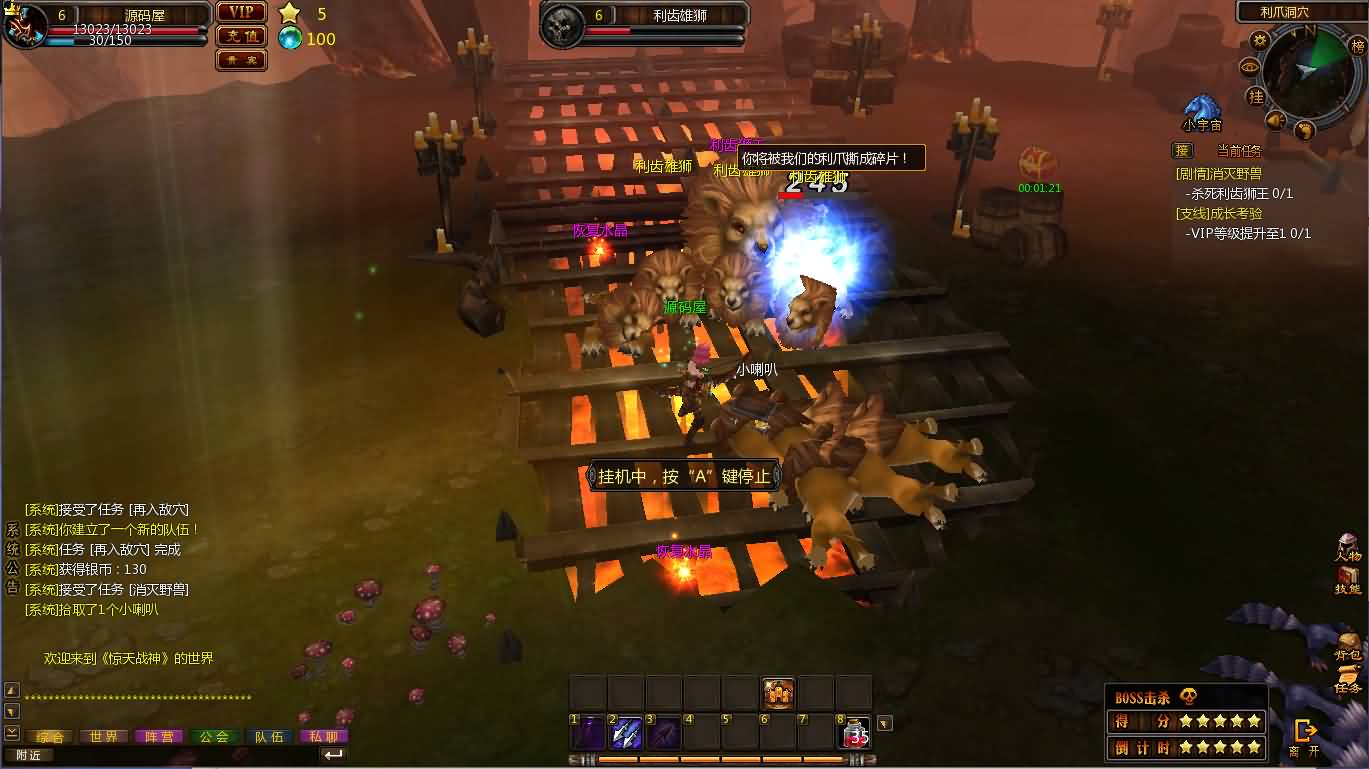The width and height of the screenshot is (1369, 769).
Task: Click the skill icon in hotbar slot 2
Action: 625,733
